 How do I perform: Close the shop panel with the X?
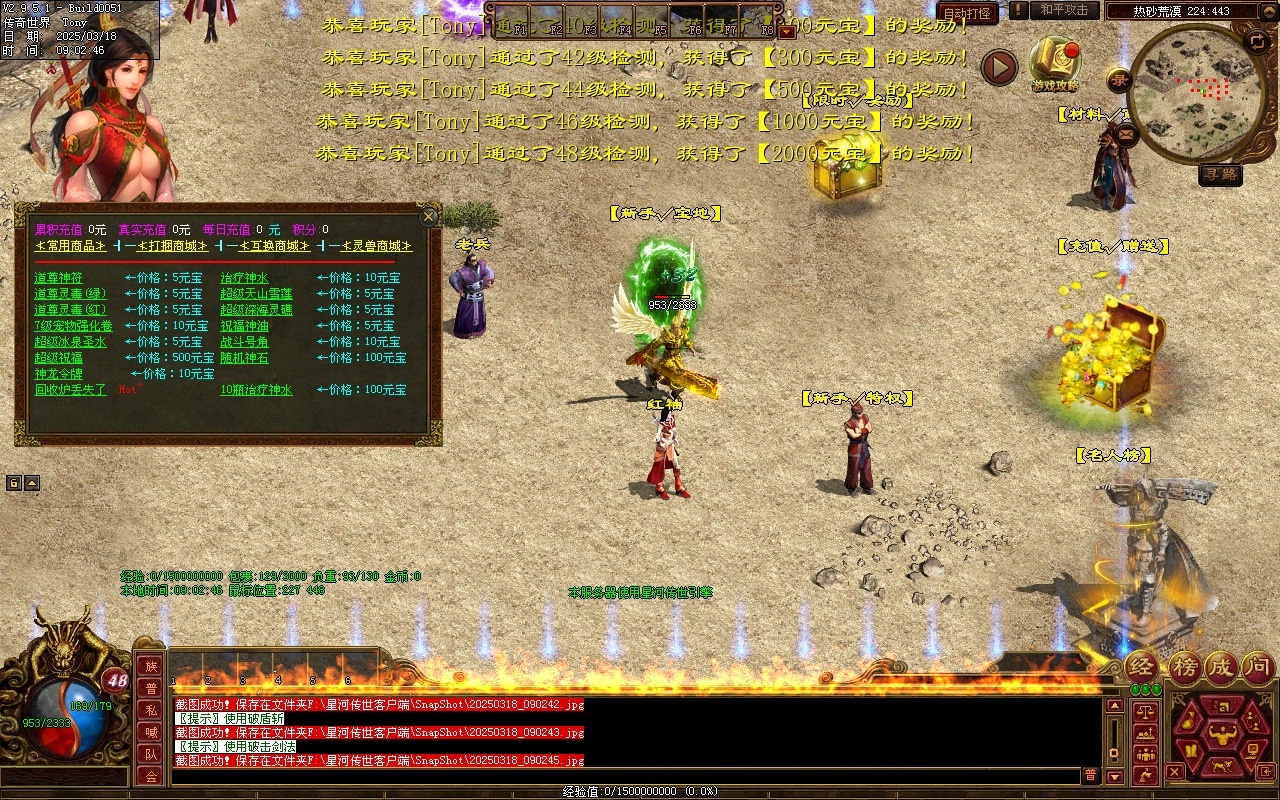tap(429, 217)
